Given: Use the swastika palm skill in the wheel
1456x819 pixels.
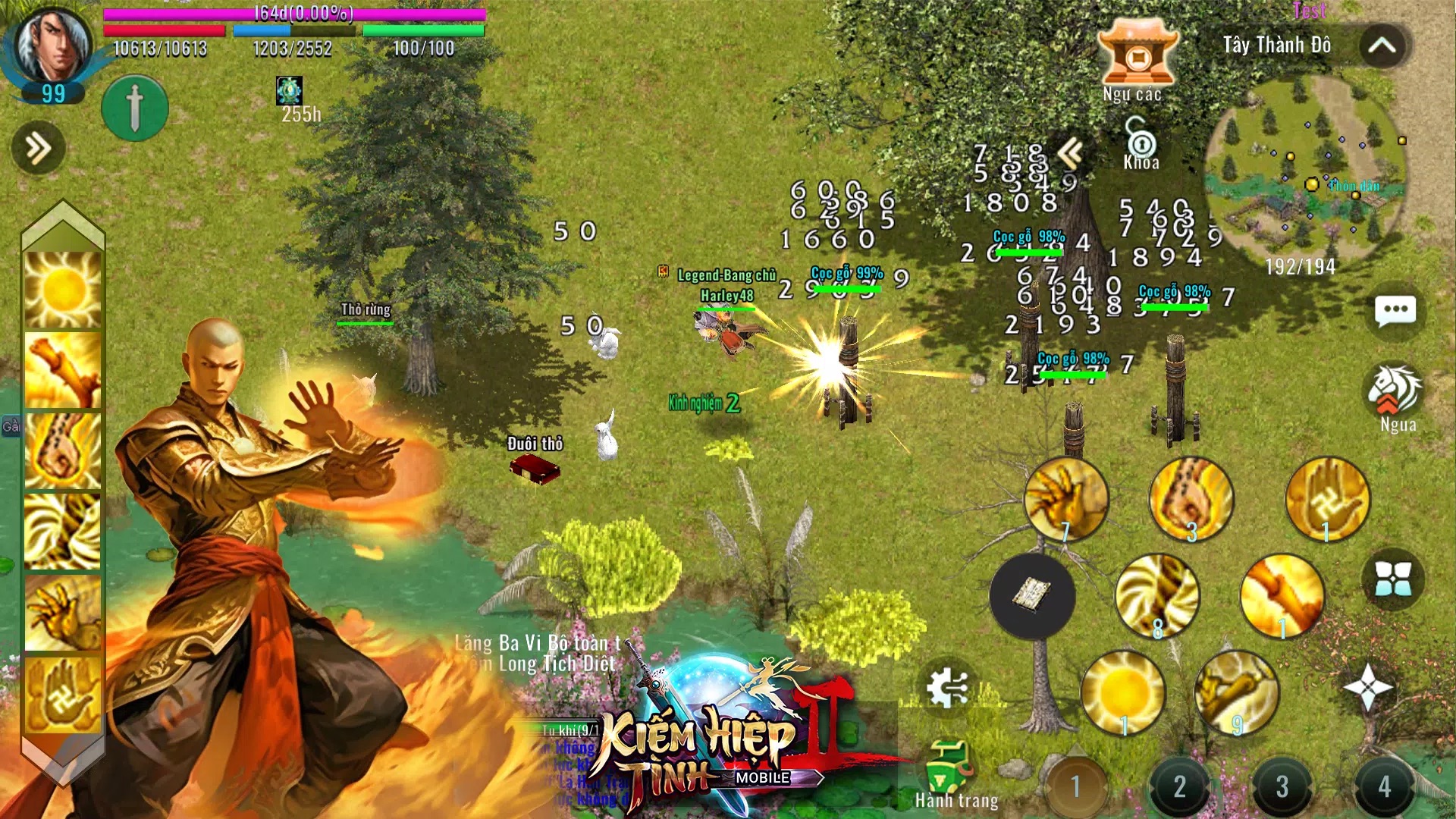Looking at the screenshot, I should [x=1328, y=499].
